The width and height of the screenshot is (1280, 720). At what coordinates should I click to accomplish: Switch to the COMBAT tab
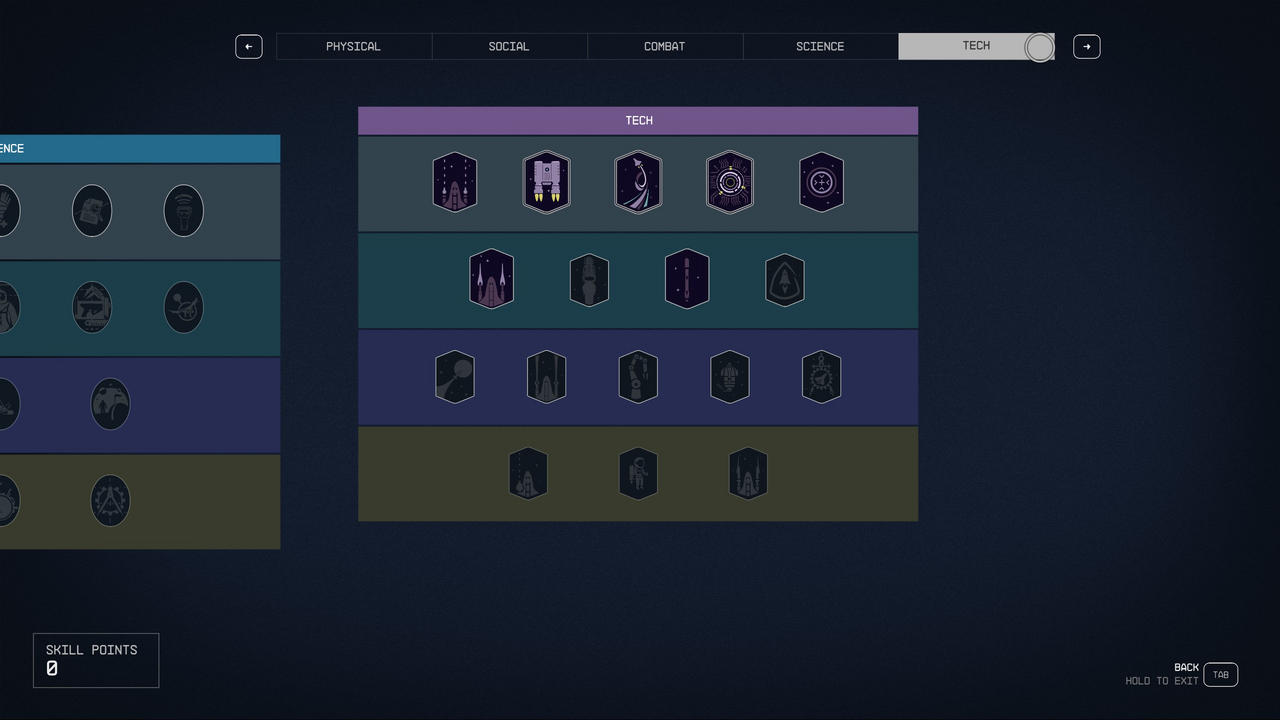[x=664, y=46]
